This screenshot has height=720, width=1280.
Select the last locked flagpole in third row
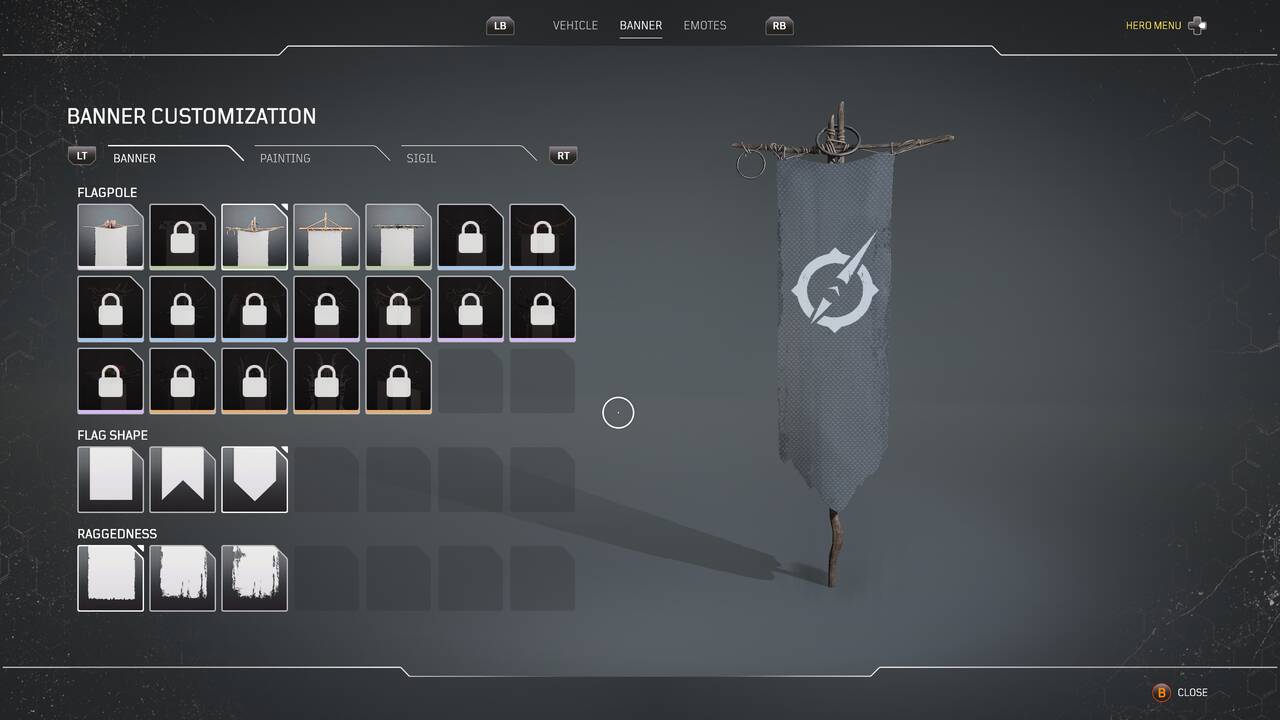[398, 381]
